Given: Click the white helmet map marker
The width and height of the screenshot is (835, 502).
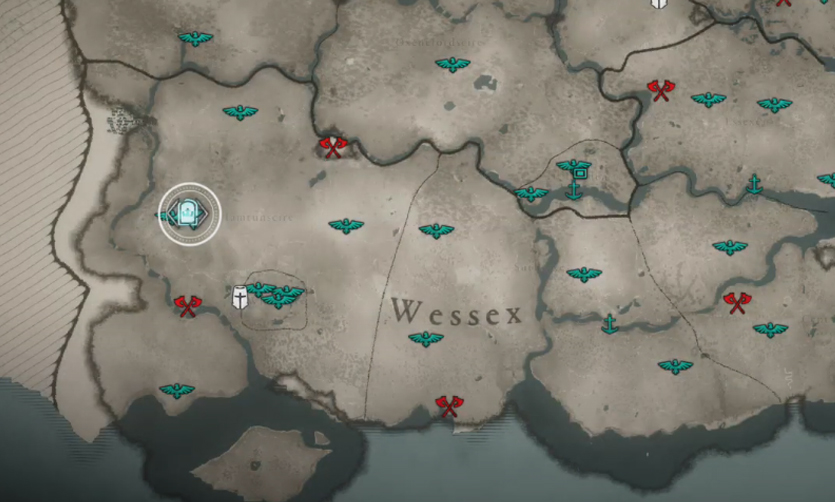Looking at the screenshot, I should coord(241,297).
